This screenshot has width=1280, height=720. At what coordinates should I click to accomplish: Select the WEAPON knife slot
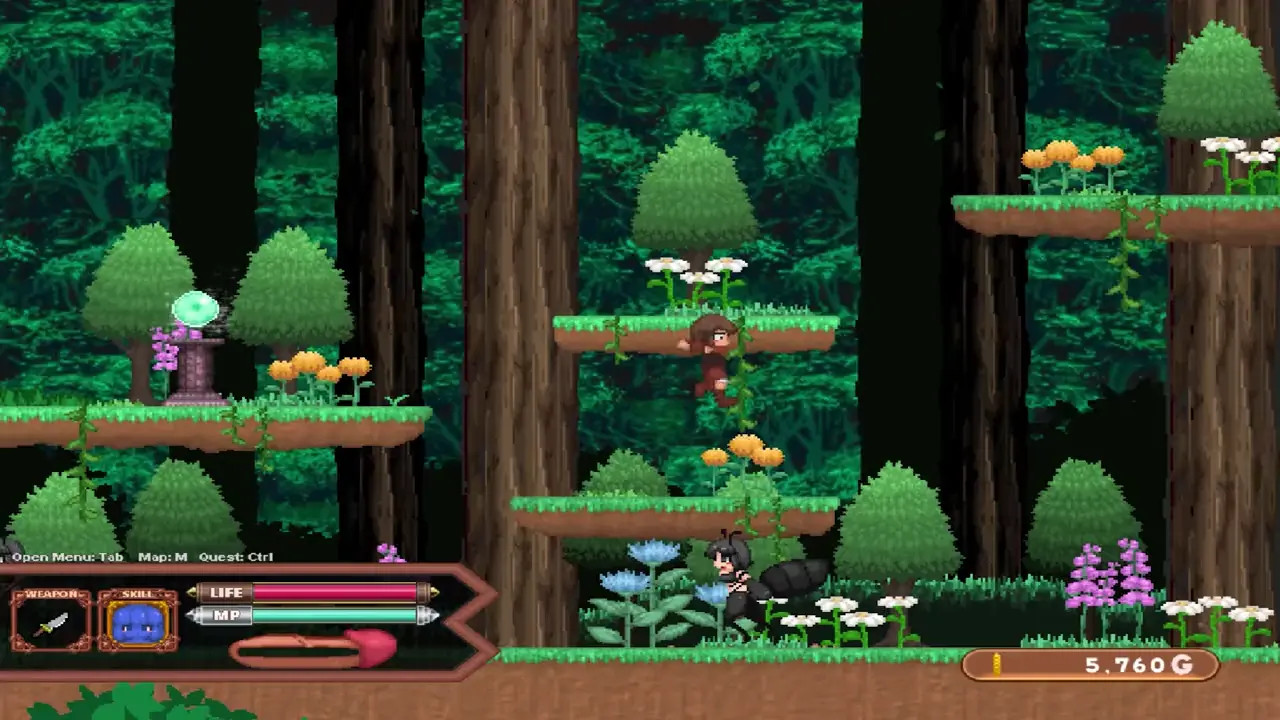pyautogui.click(x=51, y=622)
